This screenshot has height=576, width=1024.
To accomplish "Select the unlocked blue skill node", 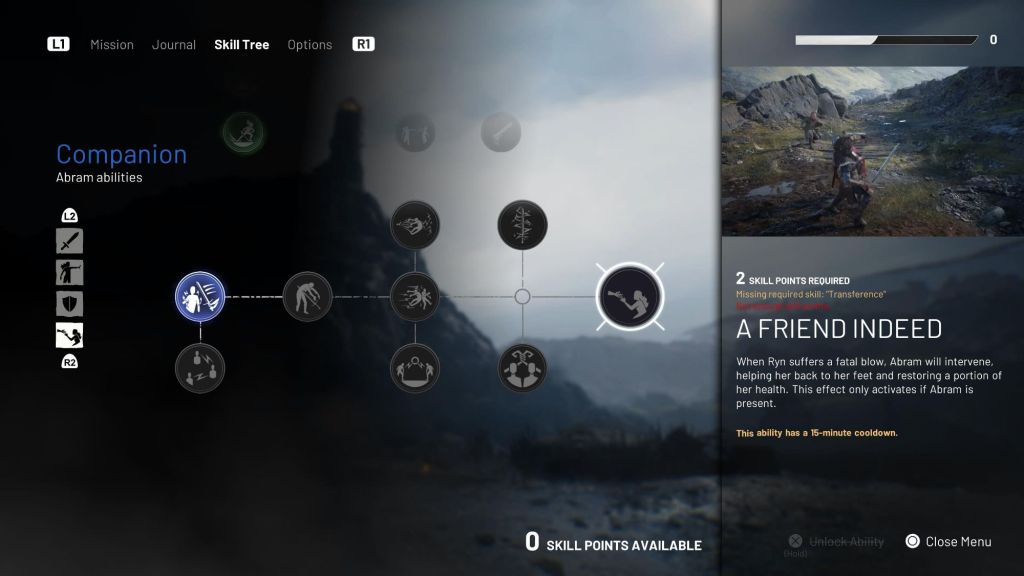I will [x=200, y=297].
